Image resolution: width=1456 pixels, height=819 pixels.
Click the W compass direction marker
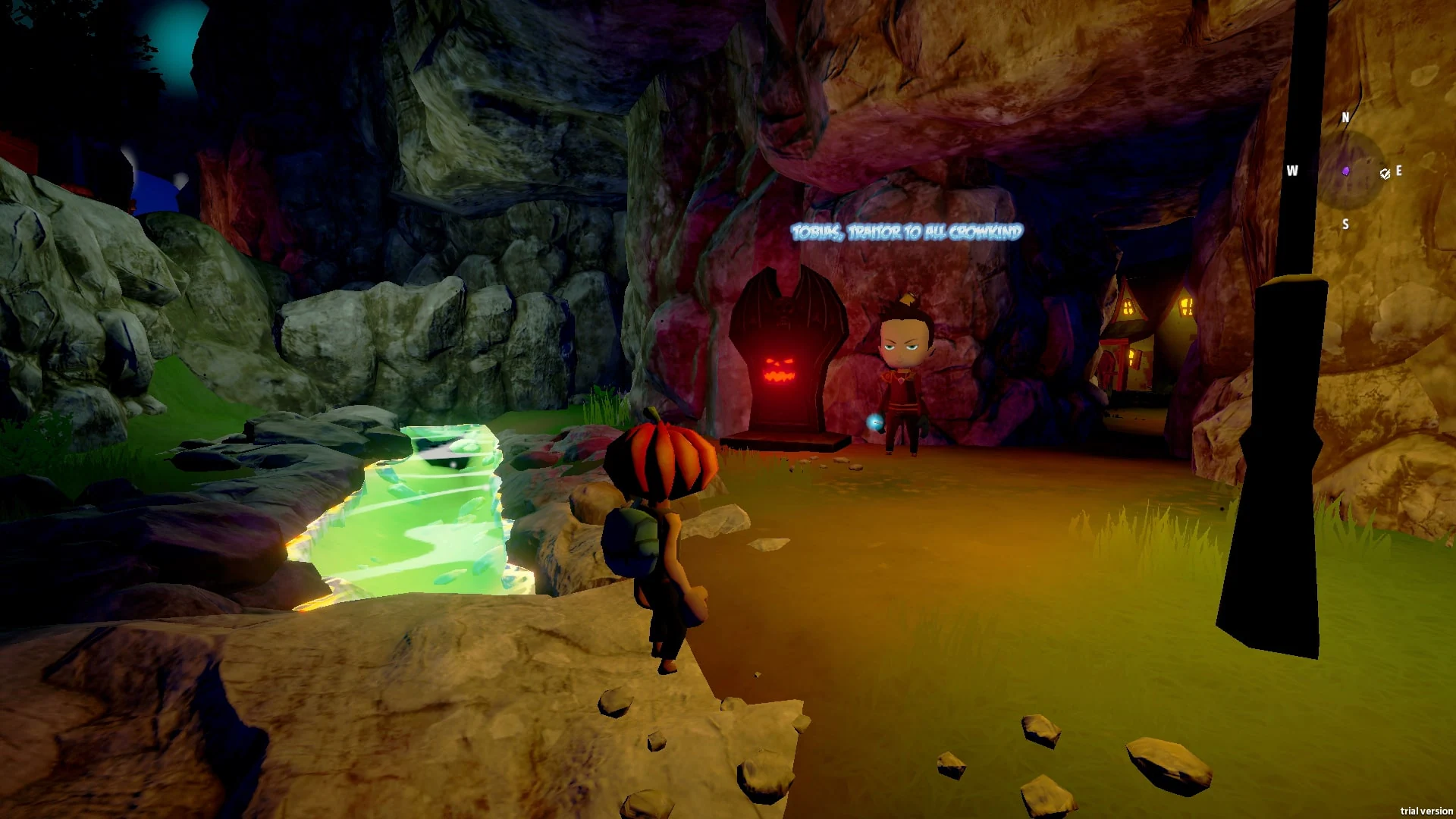[x=1292, y=171]
